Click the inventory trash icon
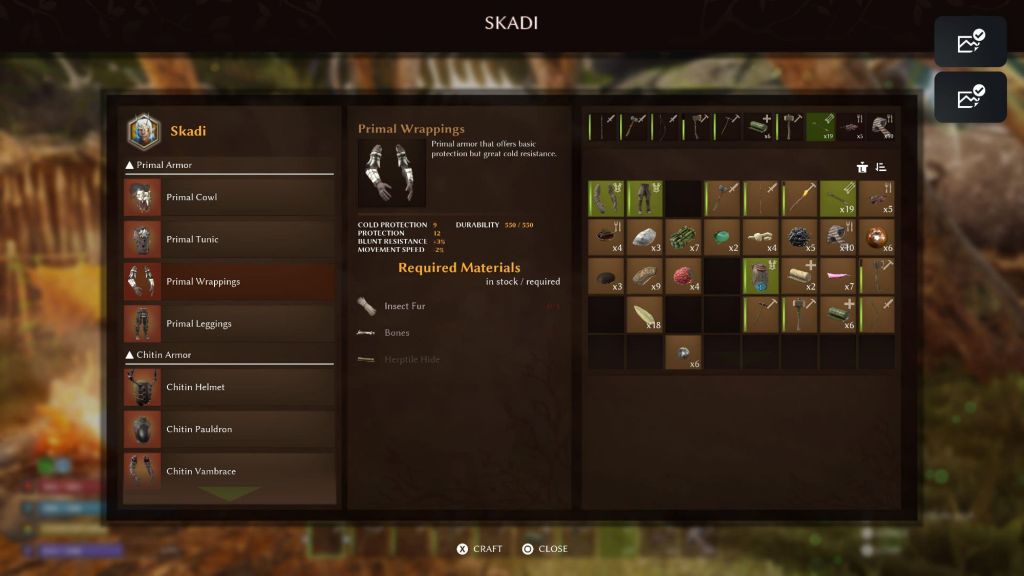The height and width of the screenshot is (576, 1024). coord(862,167)
